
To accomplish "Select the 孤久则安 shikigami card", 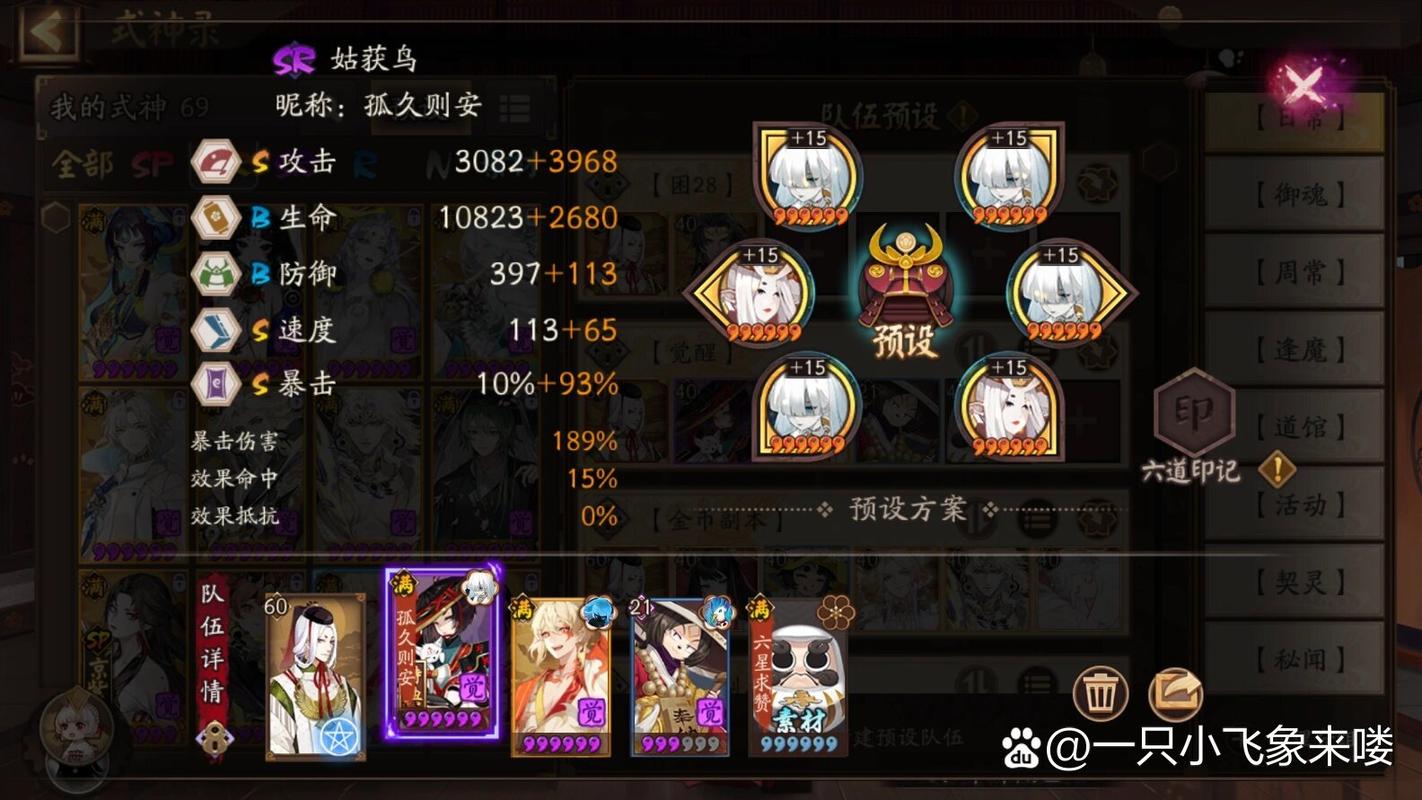I will [x=442, y=655].
